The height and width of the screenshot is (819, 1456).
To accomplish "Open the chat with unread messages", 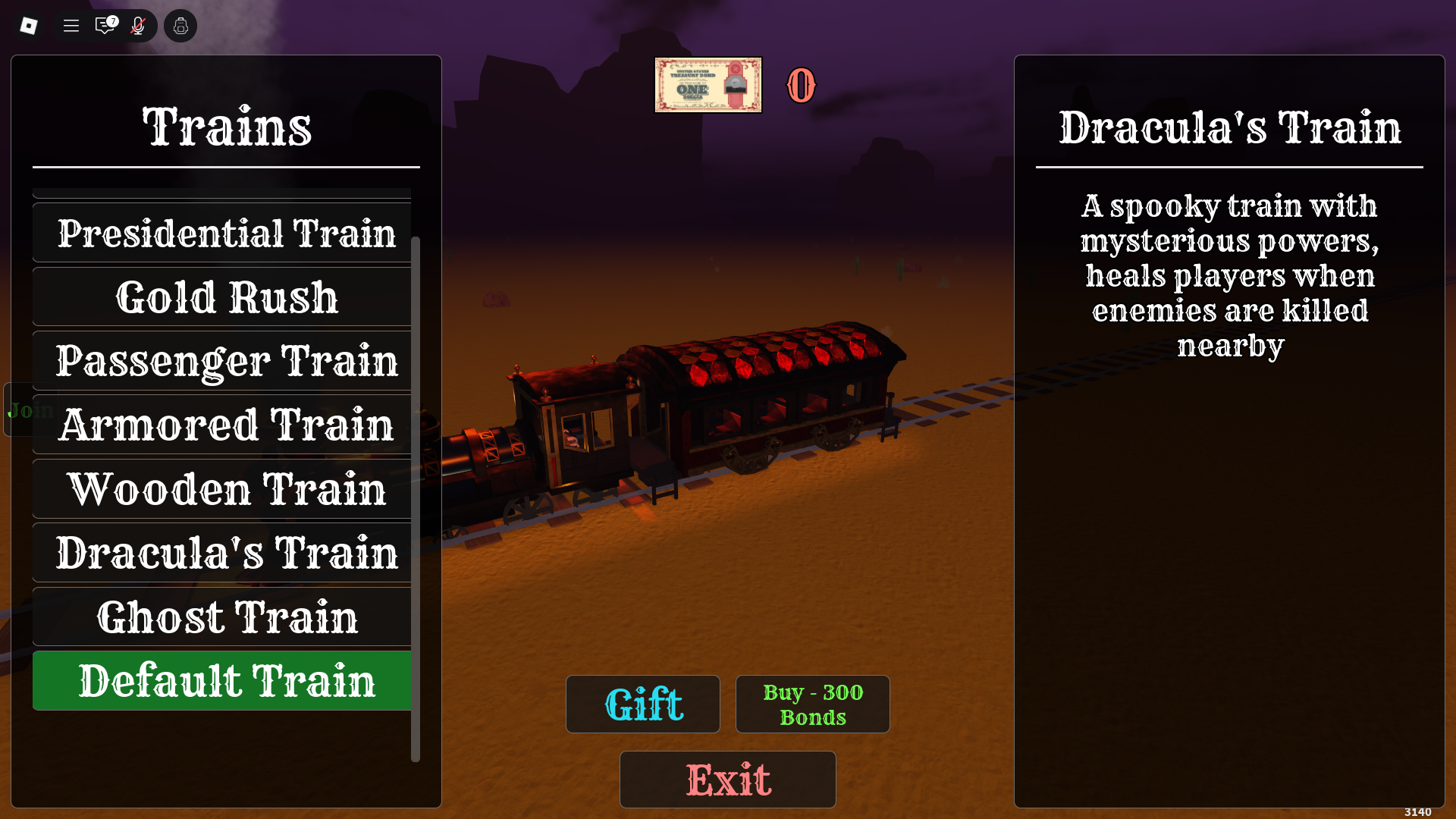I will tap(105, 26).
